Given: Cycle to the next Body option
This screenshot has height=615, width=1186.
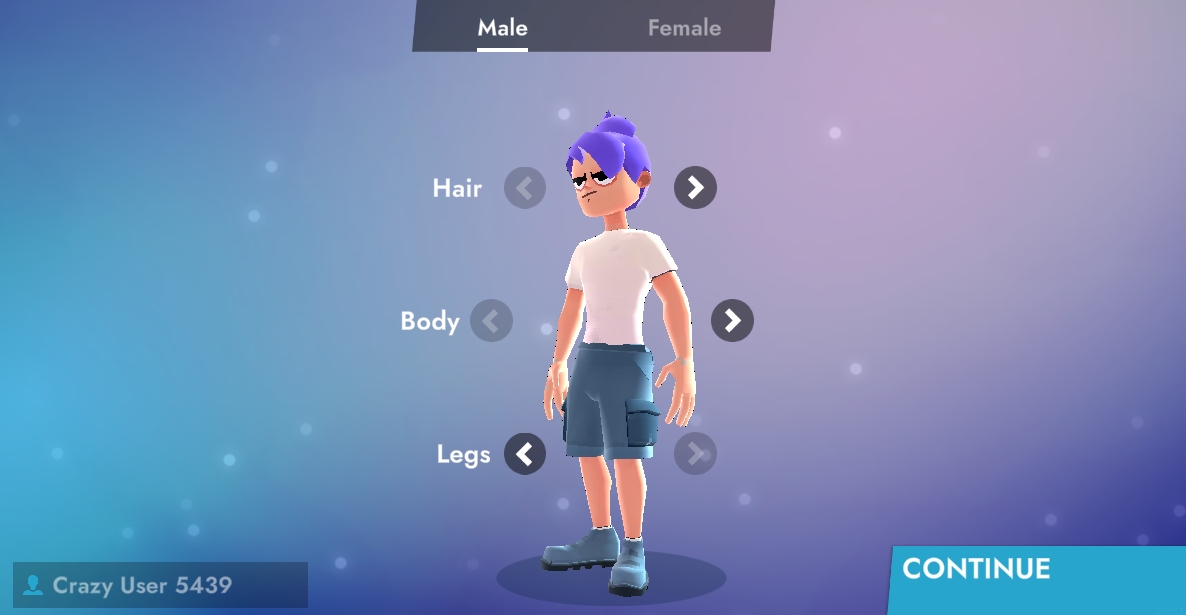Looking at the screenshot, I should [x=732, y=320].
